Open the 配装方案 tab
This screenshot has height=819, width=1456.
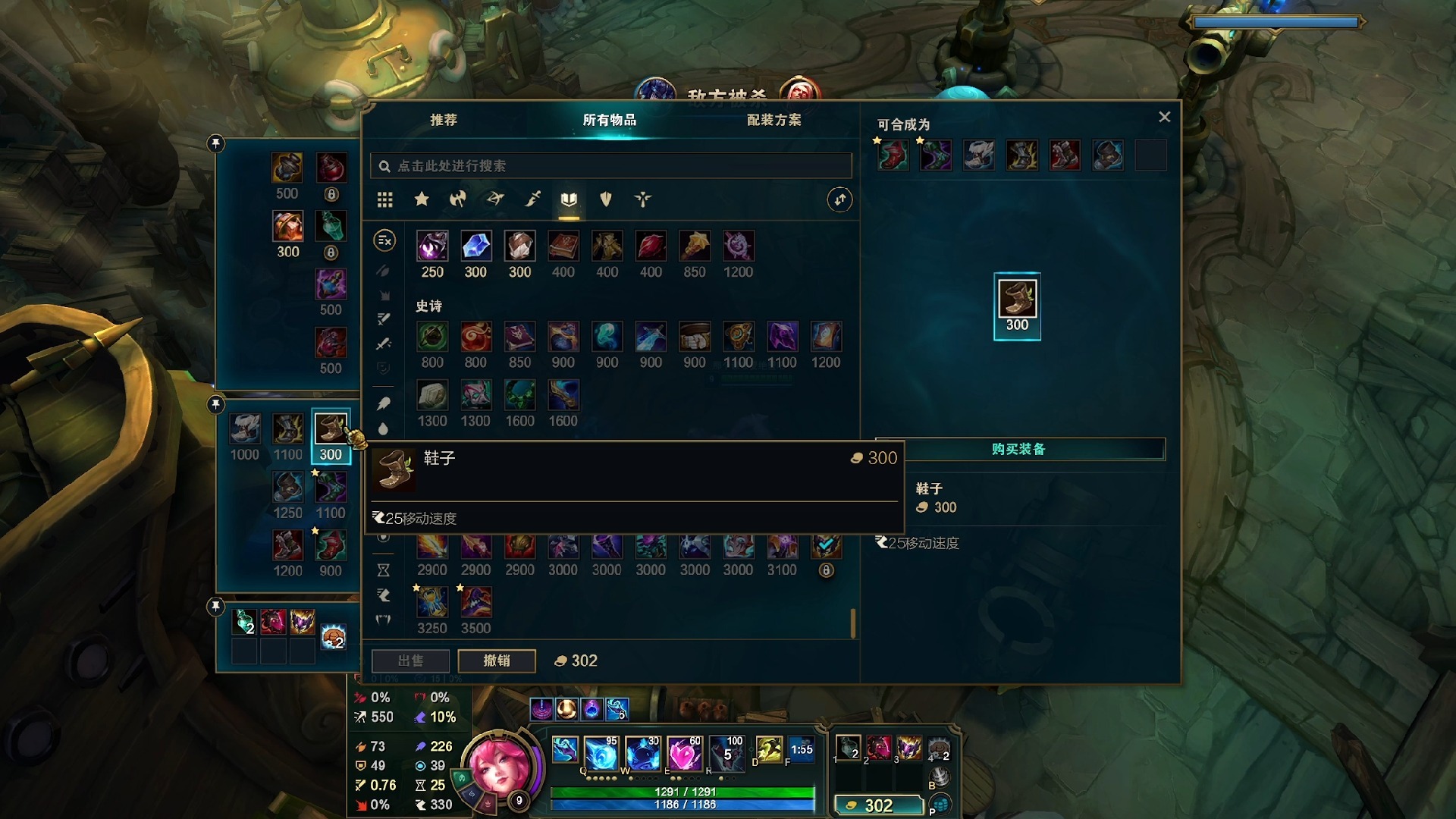773,120
